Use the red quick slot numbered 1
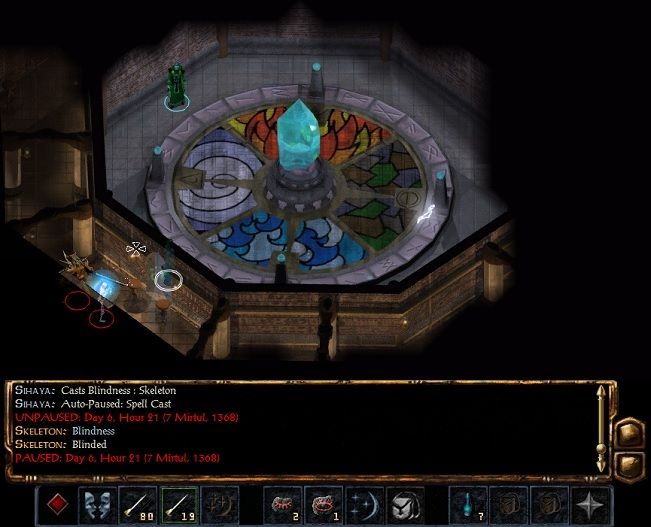This screenshot has width=651, height=527. tap(323, 505)
